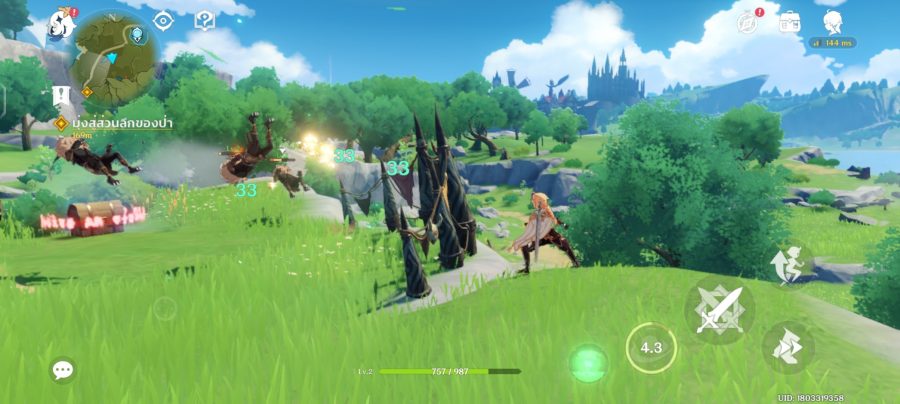
Task: Open the chat speech bubble
Action: click(x=63, y=370)
